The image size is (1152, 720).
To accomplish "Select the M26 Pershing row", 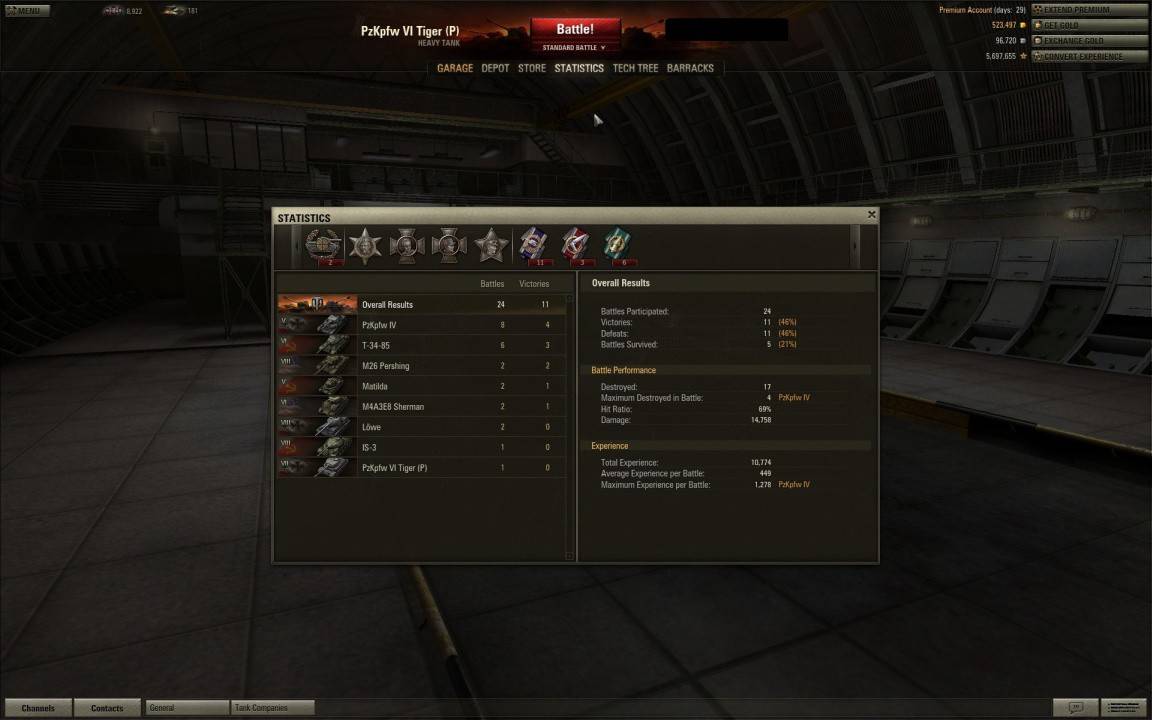I will (420, 366).
